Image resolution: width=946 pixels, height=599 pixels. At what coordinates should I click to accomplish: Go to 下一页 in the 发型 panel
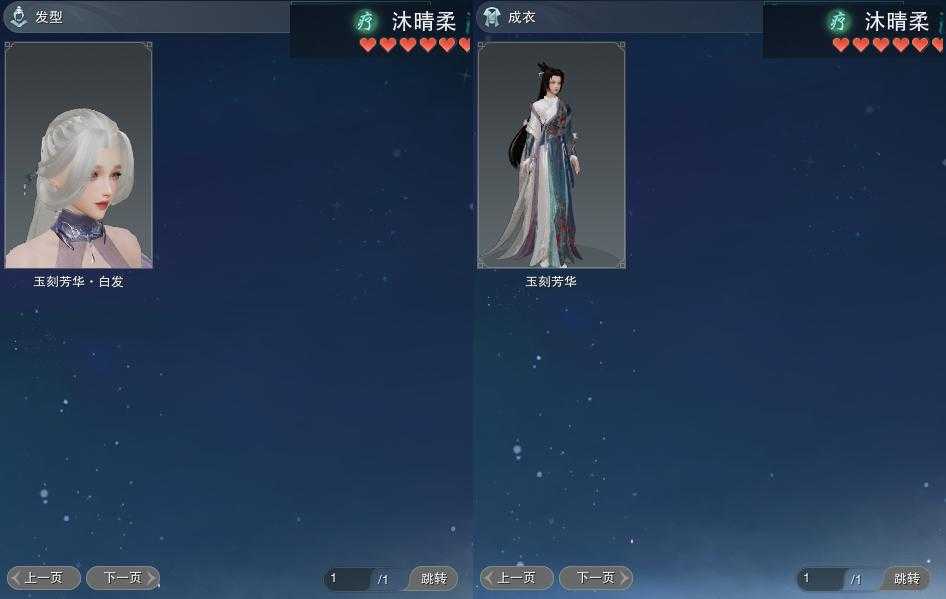123,578
